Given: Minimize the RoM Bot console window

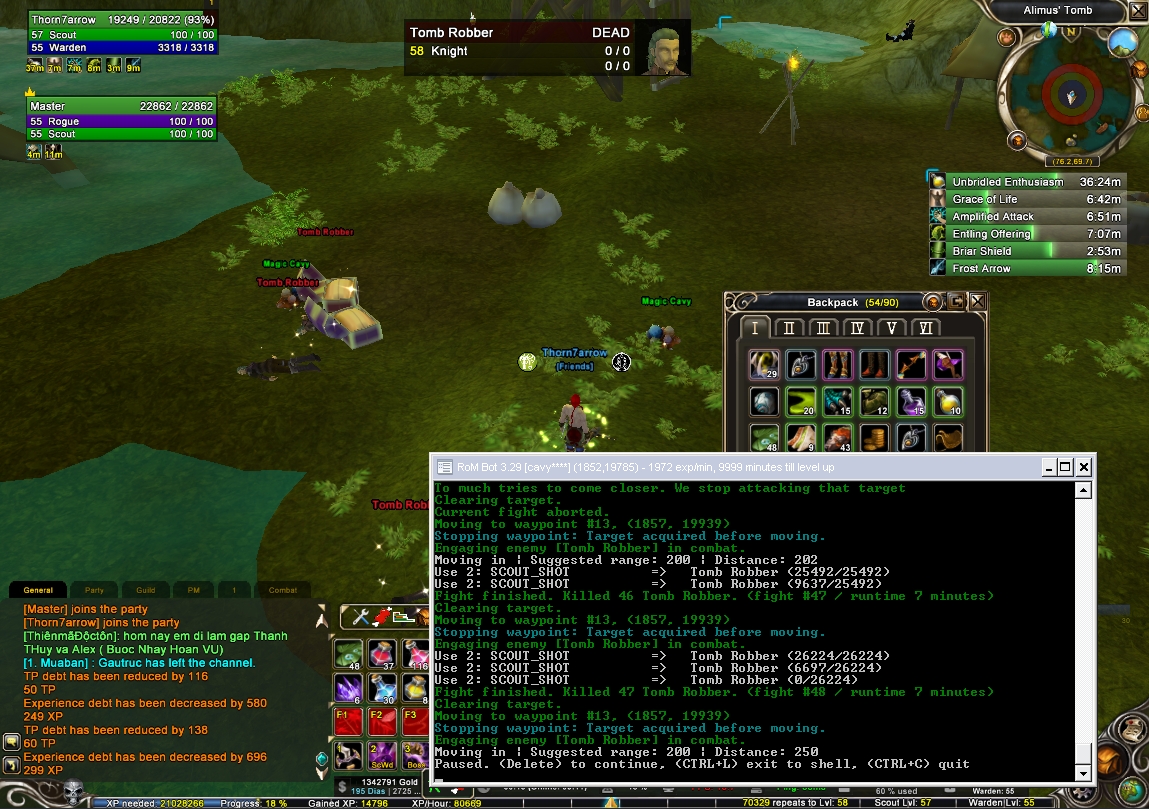Looking at the screenshot, I should (1047, 467).
